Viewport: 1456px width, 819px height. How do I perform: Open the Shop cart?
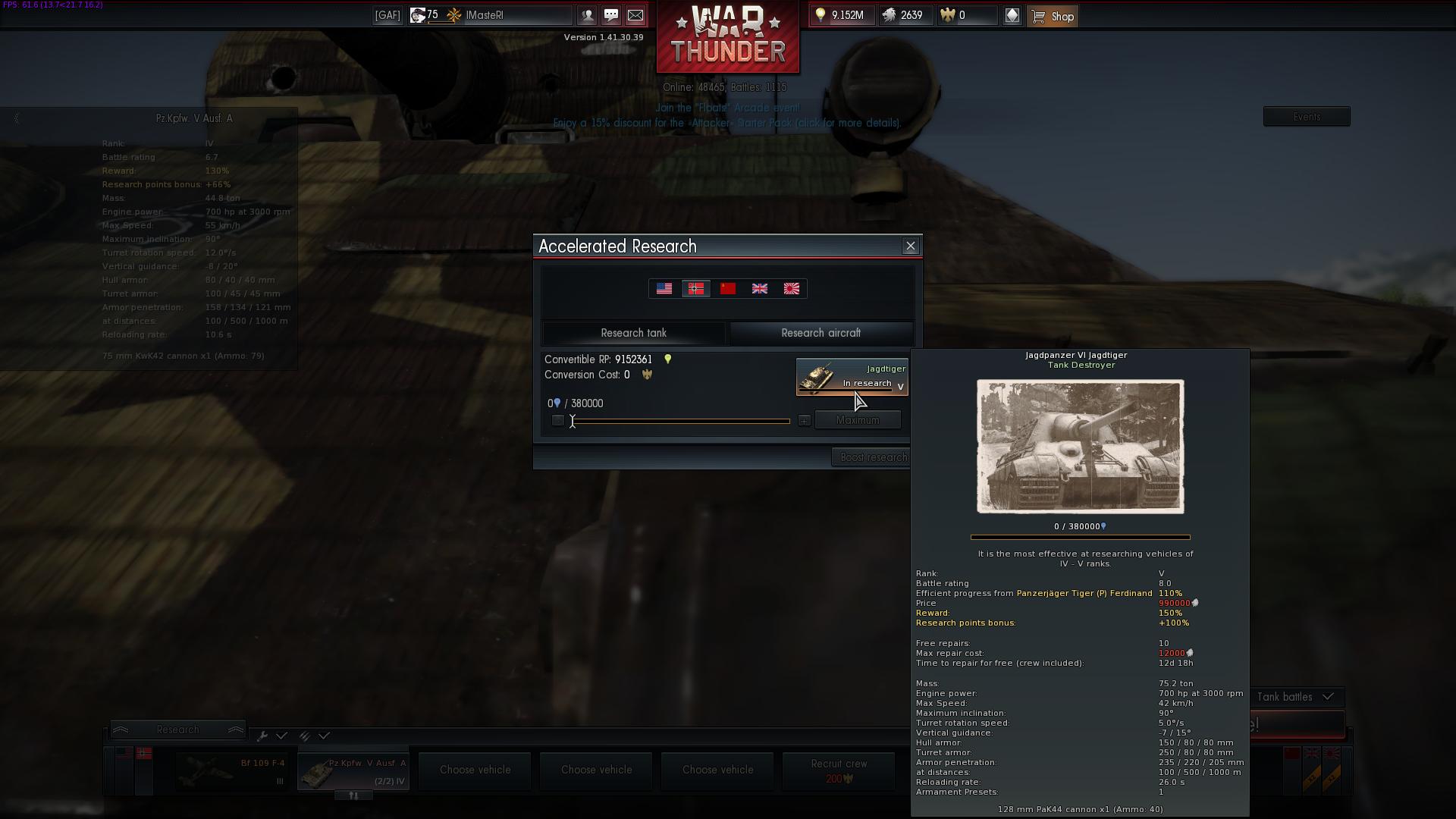click(1053, 15)
